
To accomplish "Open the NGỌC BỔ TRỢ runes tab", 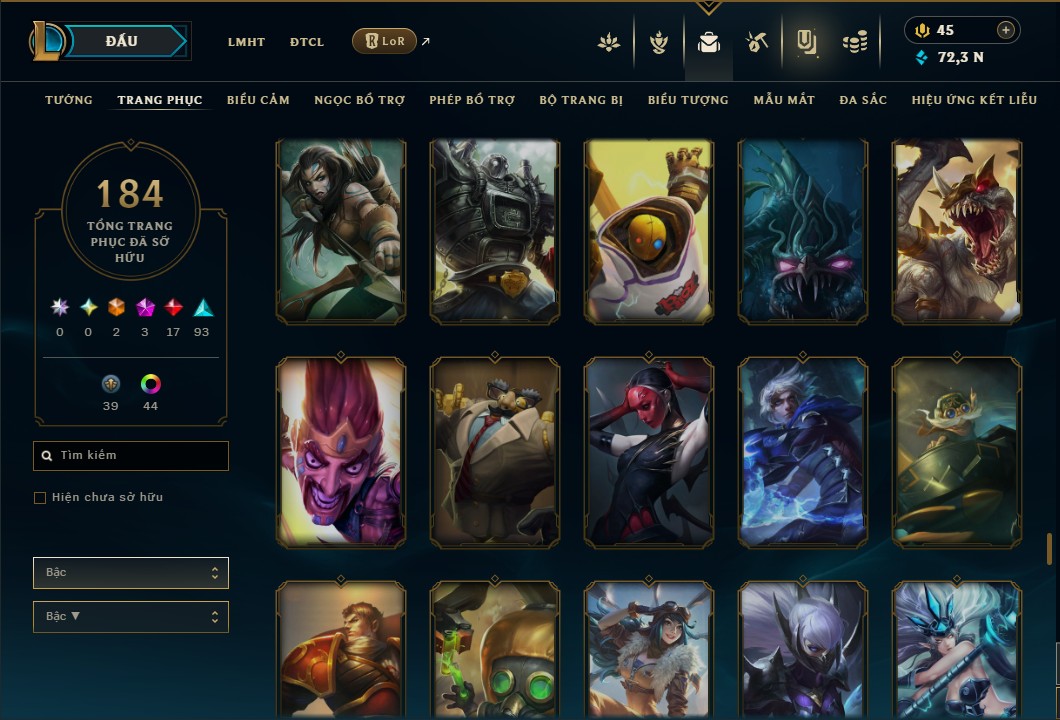I will point(359,100).
